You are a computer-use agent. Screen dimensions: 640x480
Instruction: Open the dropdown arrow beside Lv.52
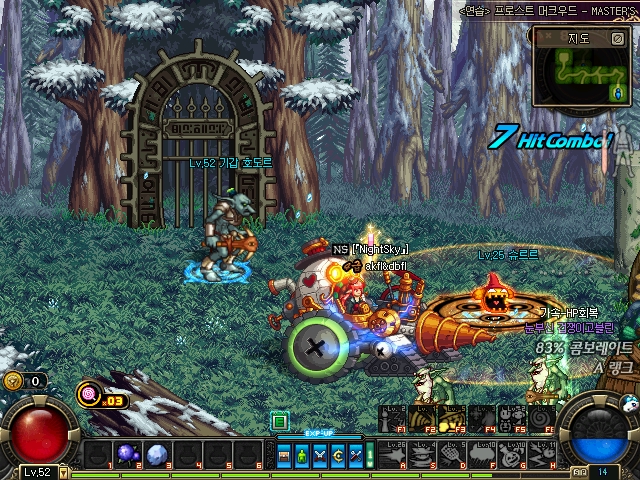coord(64,472)
